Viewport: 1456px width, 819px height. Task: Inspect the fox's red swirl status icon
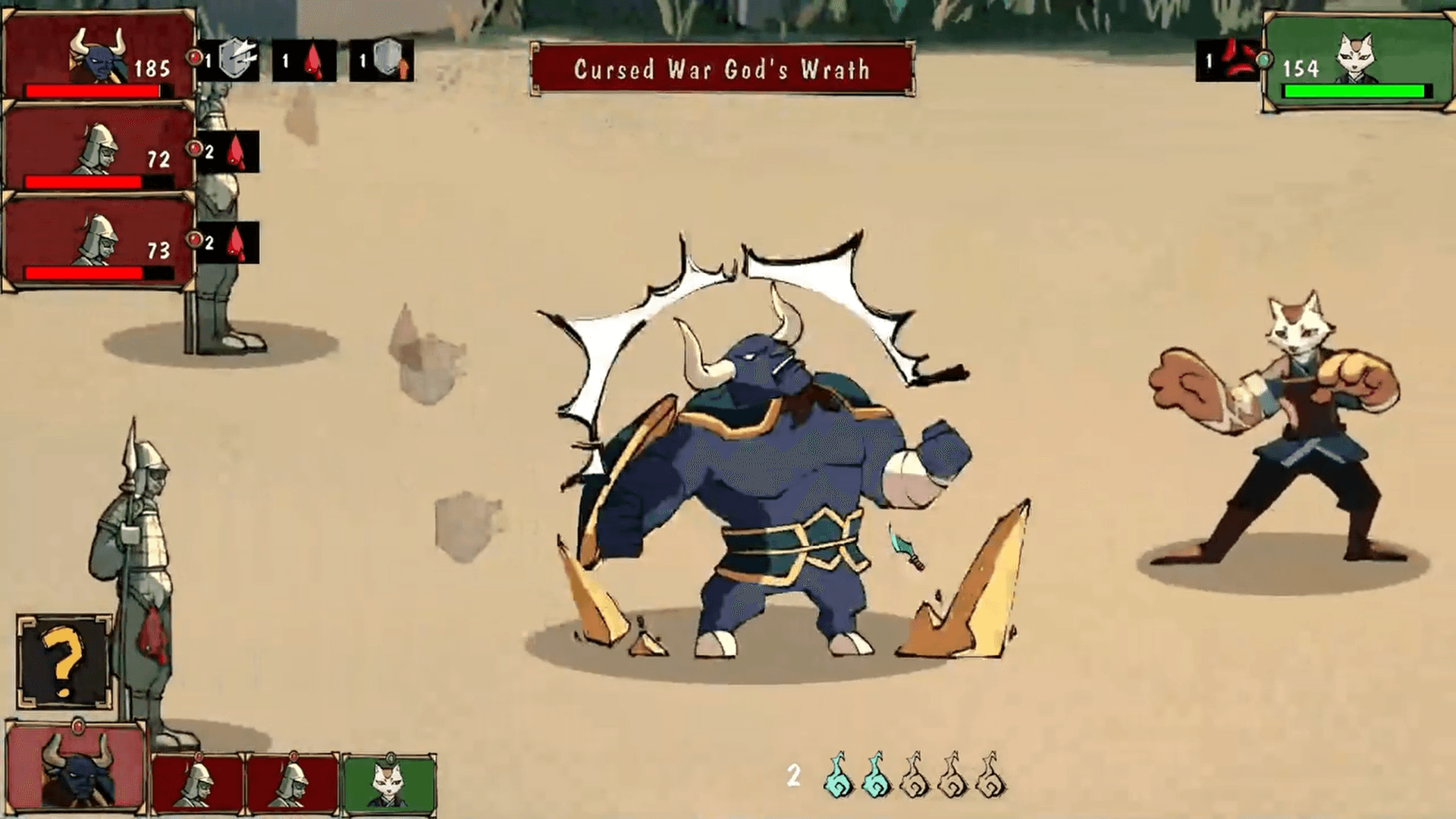(x=1238, y=60)
